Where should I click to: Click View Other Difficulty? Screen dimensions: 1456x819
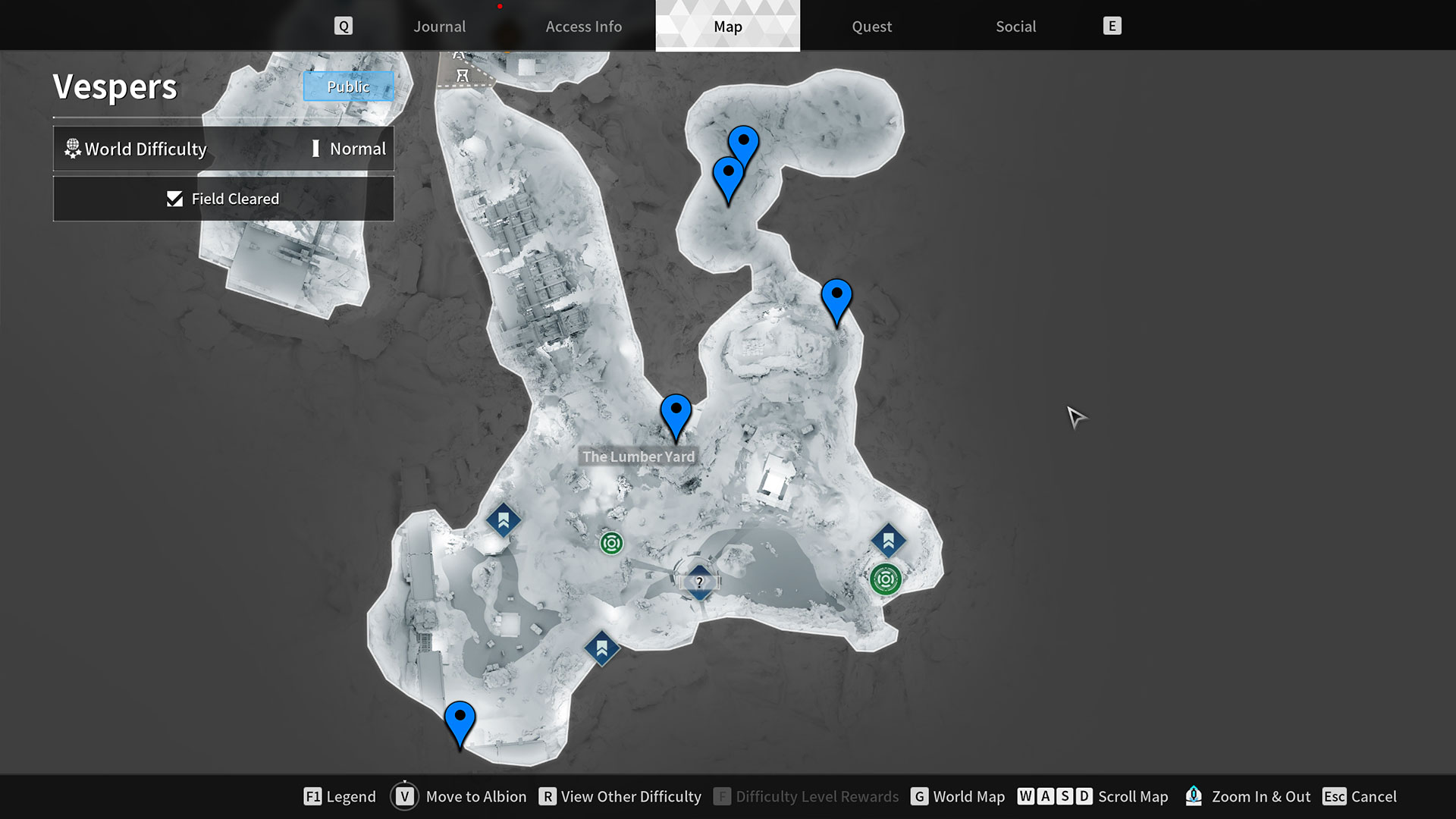point(630,796)
